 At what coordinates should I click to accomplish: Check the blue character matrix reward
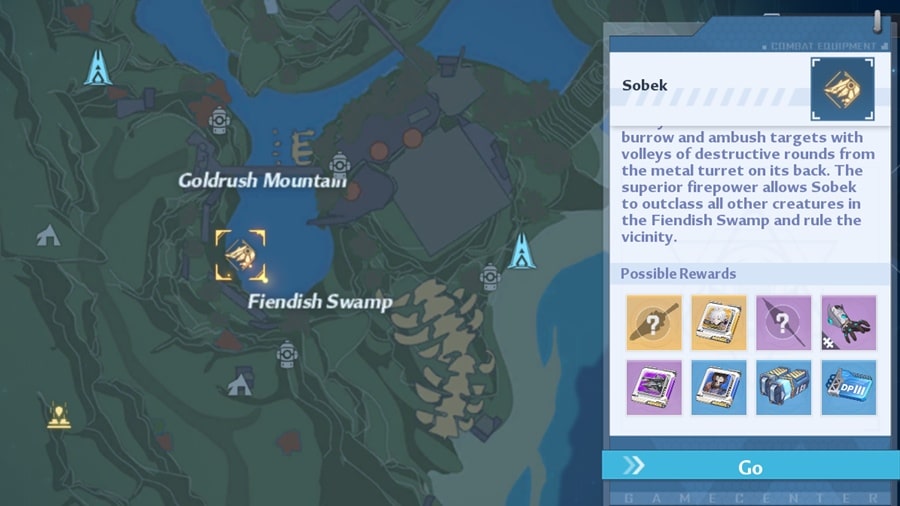[718, 388]
